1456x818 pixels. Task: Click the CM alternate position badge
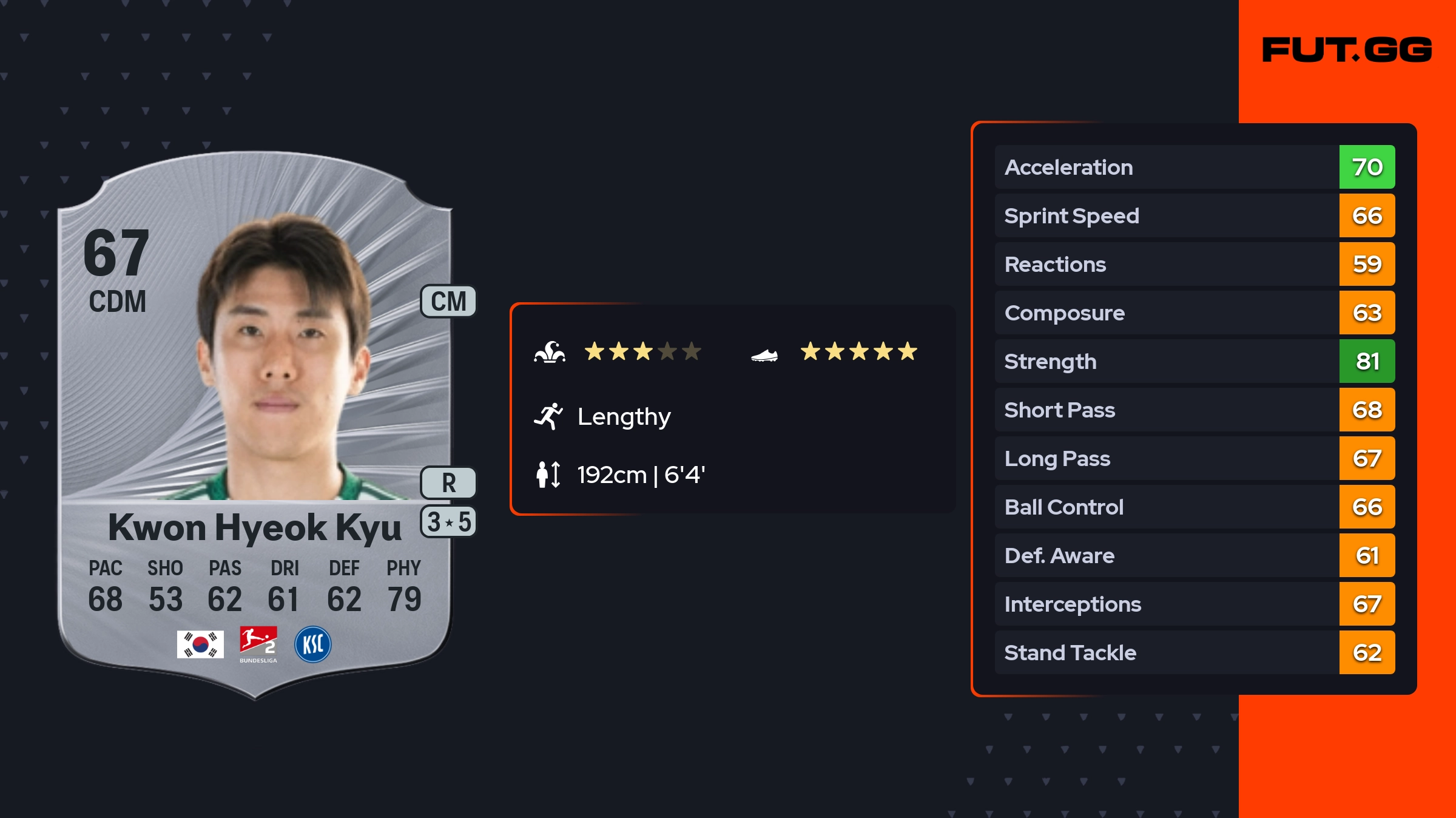point(448,302)
